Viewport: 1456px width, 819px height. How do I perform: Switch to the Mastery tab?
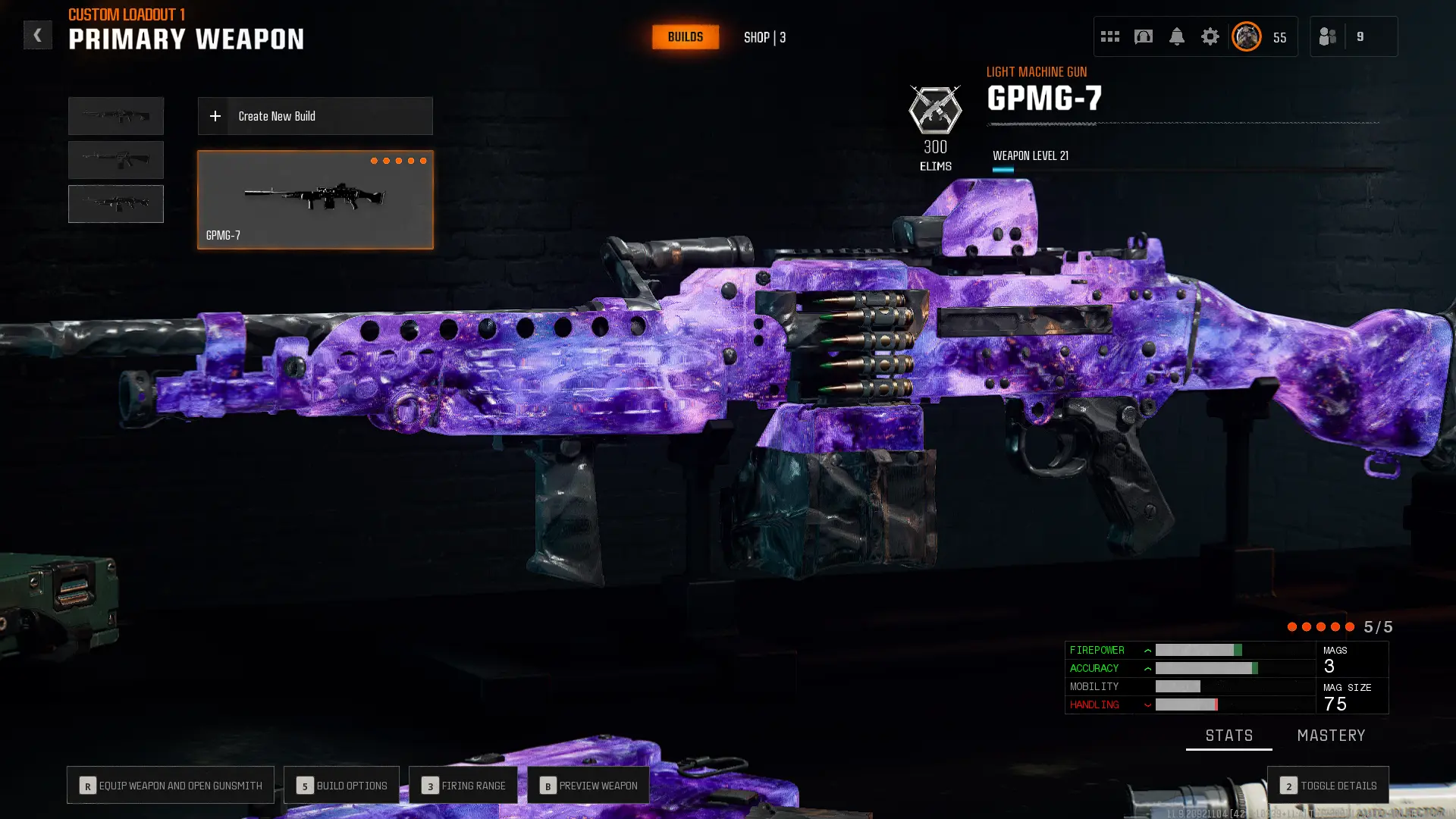[x=1332, y=735]
